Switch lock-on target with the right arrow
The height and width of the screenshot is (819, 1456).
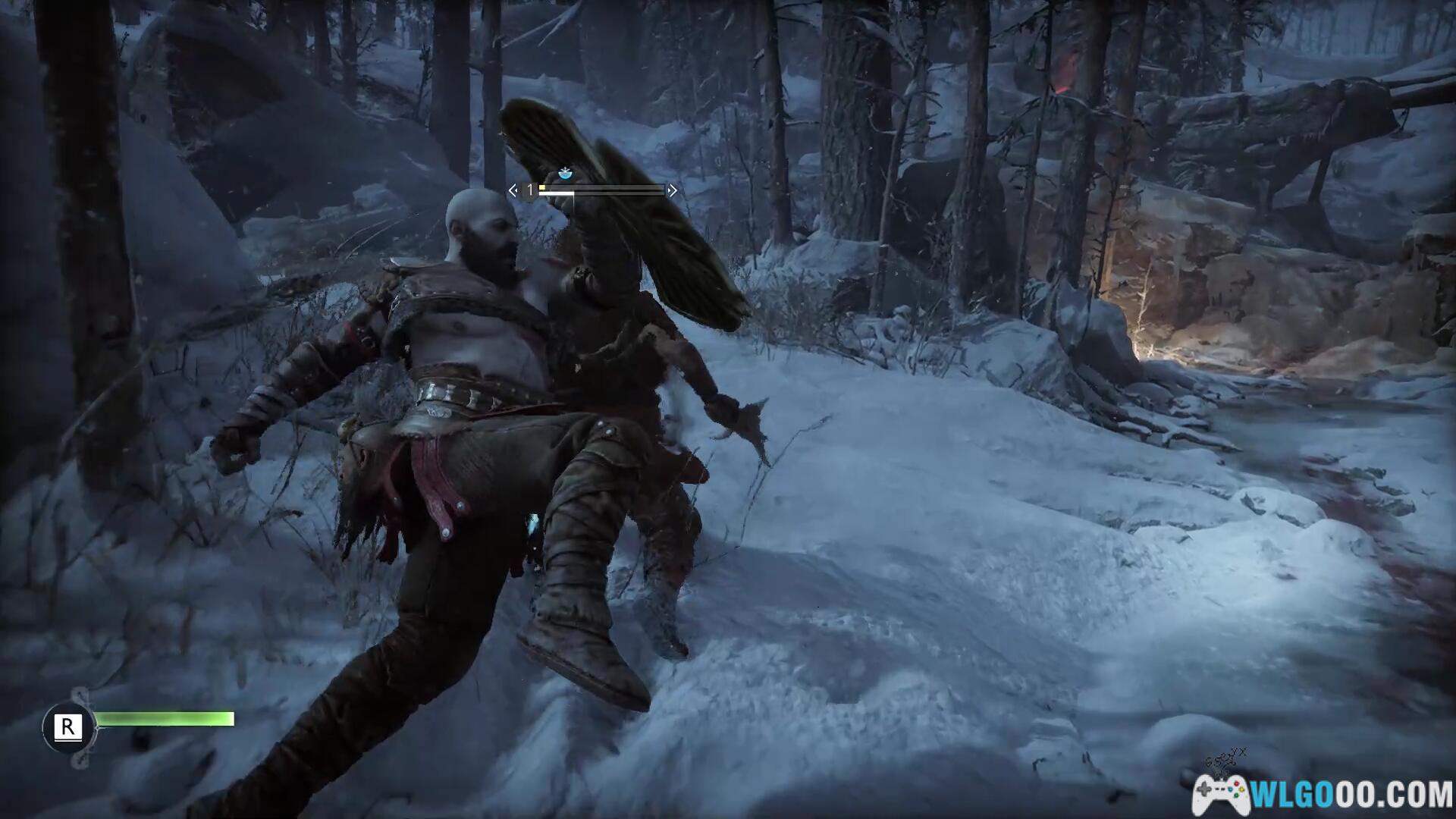[672, 190]
